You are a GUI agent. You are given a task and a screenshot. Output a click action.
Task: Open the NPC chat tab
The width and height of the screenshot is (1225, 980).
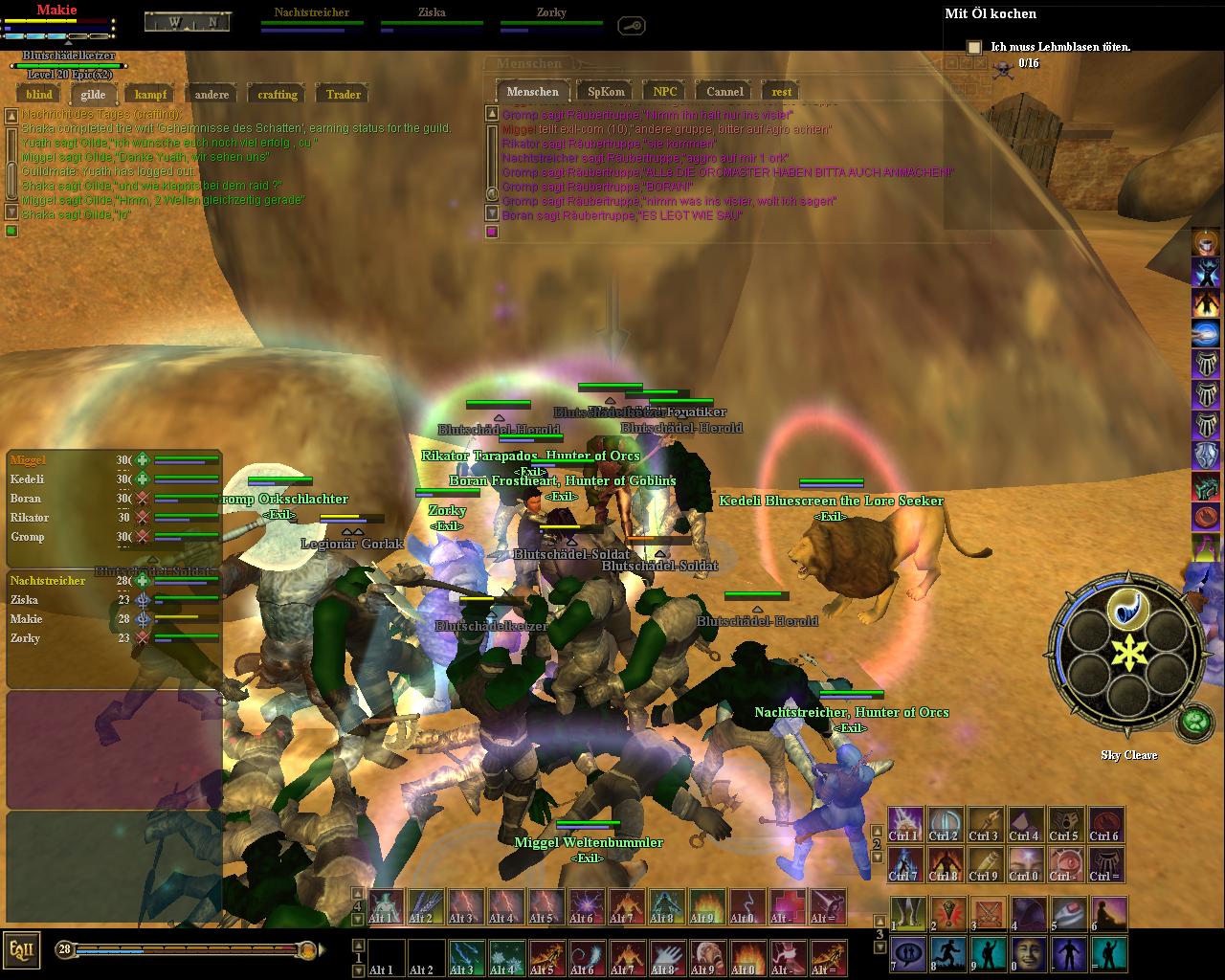[x=665, y=92]
